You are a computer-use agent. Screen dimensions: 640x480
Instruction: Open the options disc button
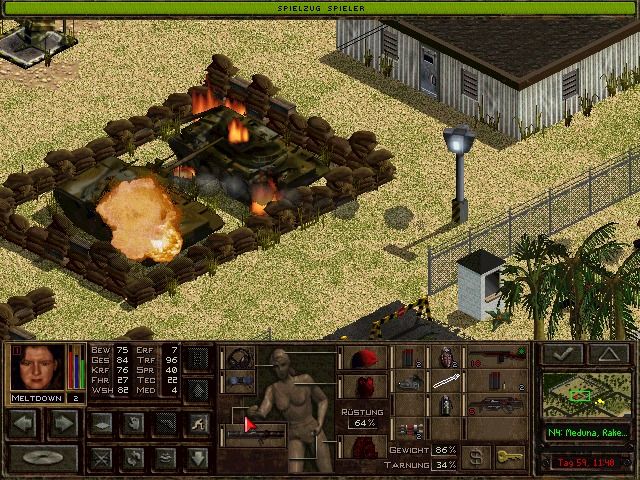pos(43,458)
